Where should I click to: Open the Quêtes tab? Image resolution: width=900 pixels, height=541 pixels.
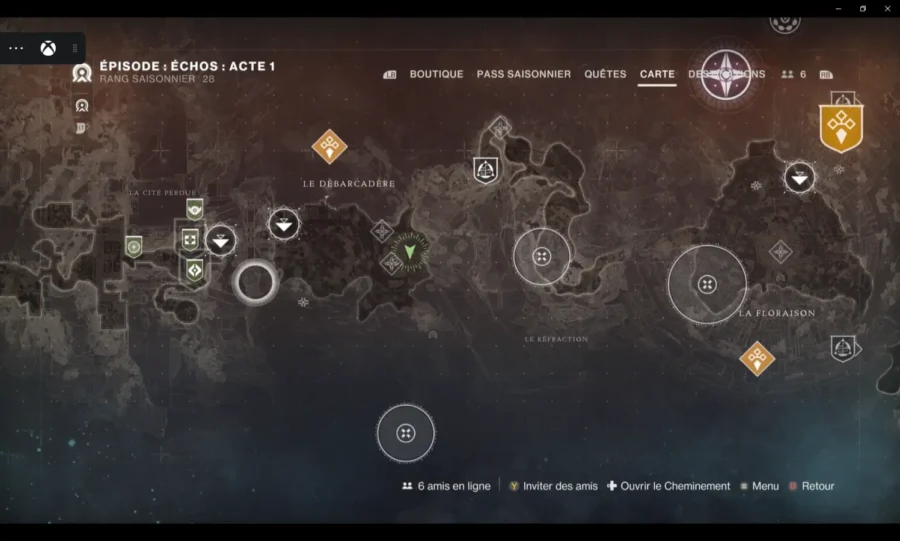(x=605, y=74)
